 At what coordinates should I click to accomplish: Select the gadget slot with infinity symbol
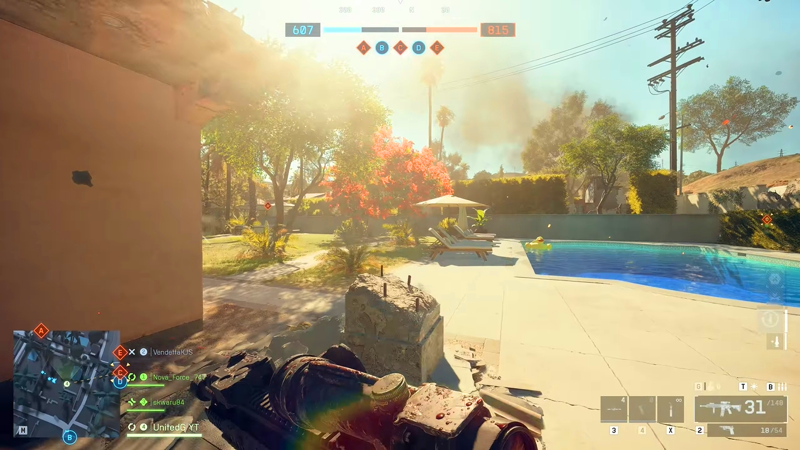tap(670, 409)
